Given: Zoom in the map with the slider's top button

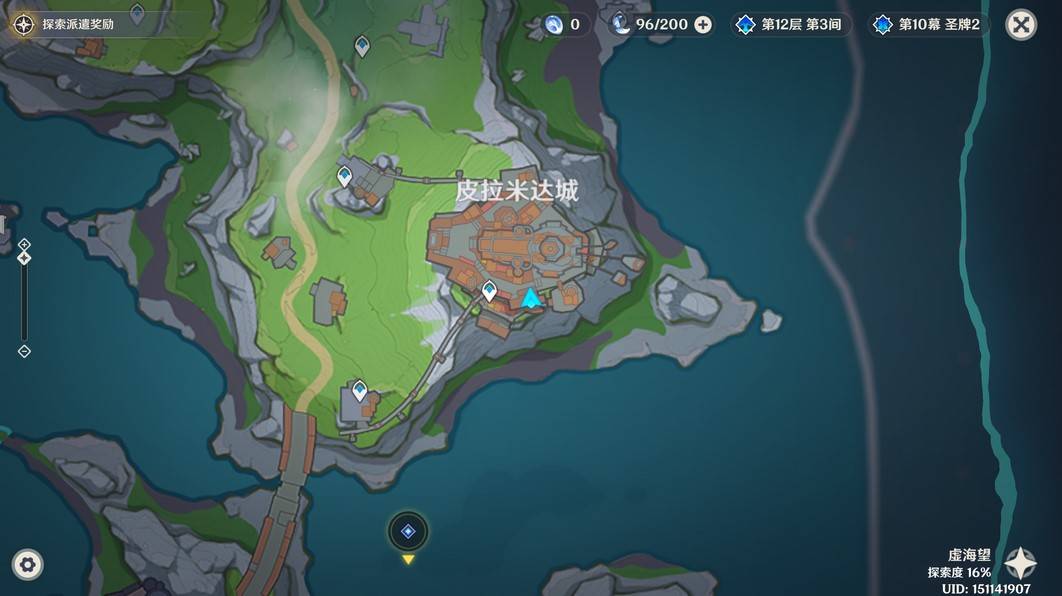Looking at the screenshot, I should [24, 244].
